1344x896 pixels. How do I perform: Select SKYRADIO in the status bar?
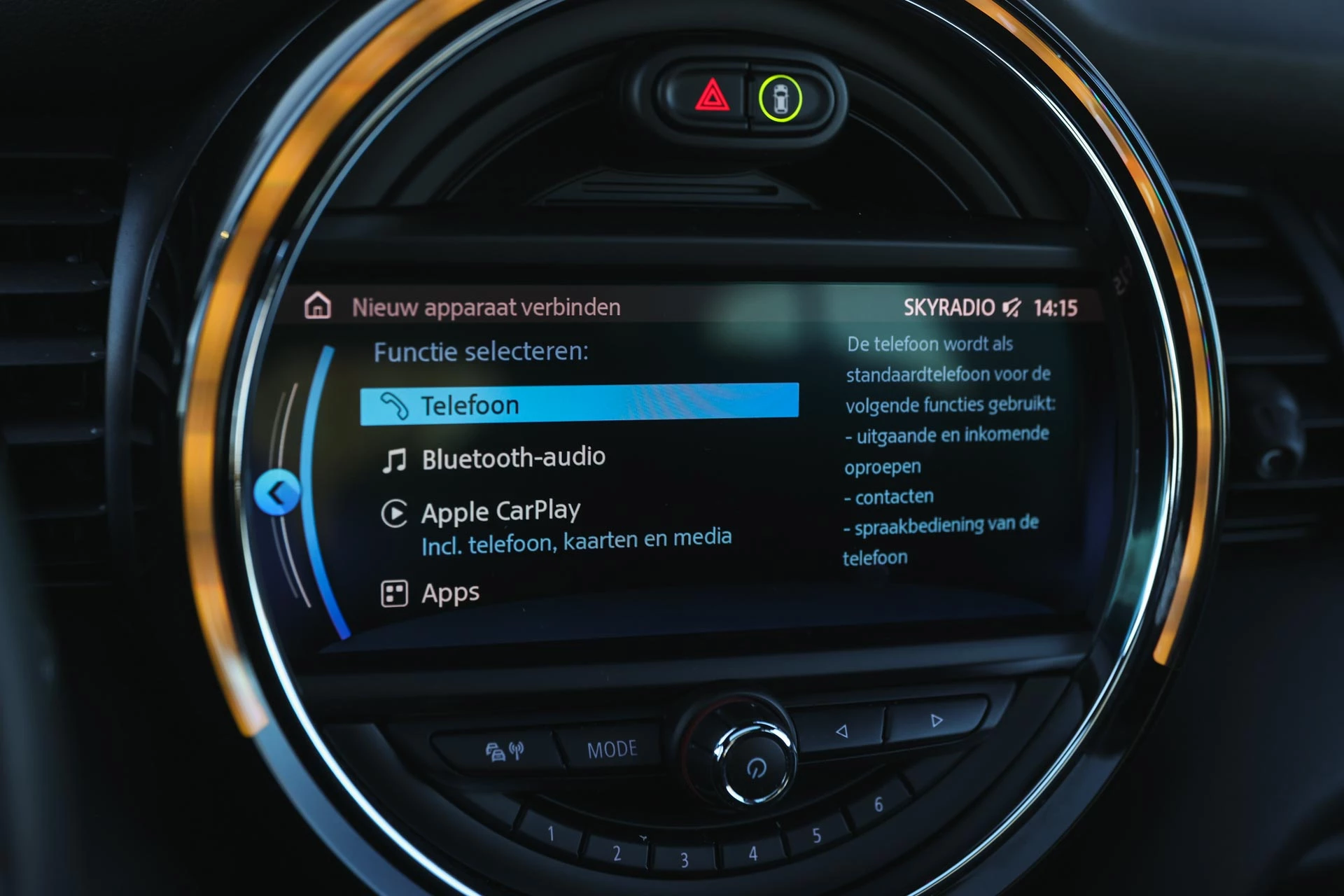point(951,307)
